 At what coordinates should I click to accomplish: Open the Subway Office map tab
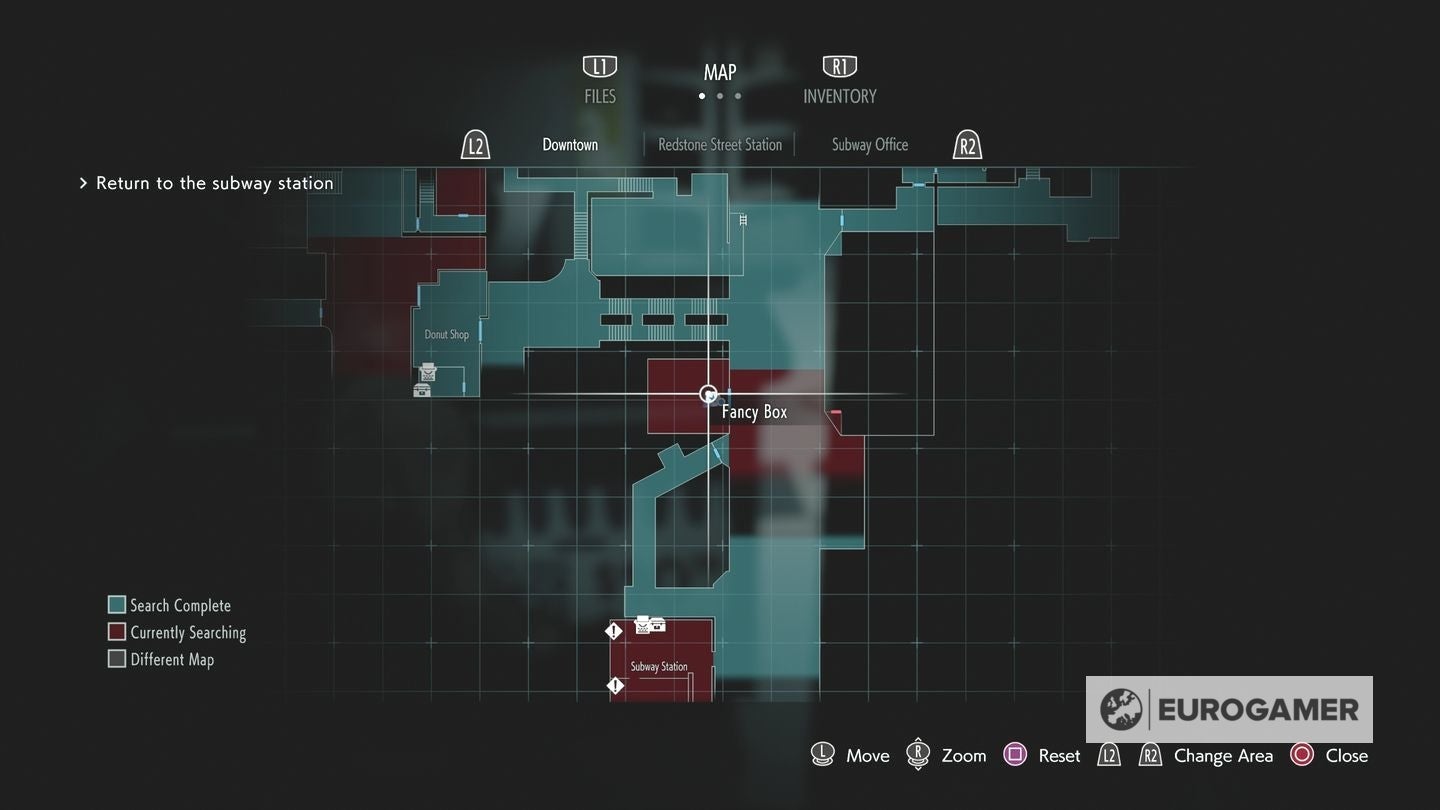pyautogui.click(x=868, y=144)
